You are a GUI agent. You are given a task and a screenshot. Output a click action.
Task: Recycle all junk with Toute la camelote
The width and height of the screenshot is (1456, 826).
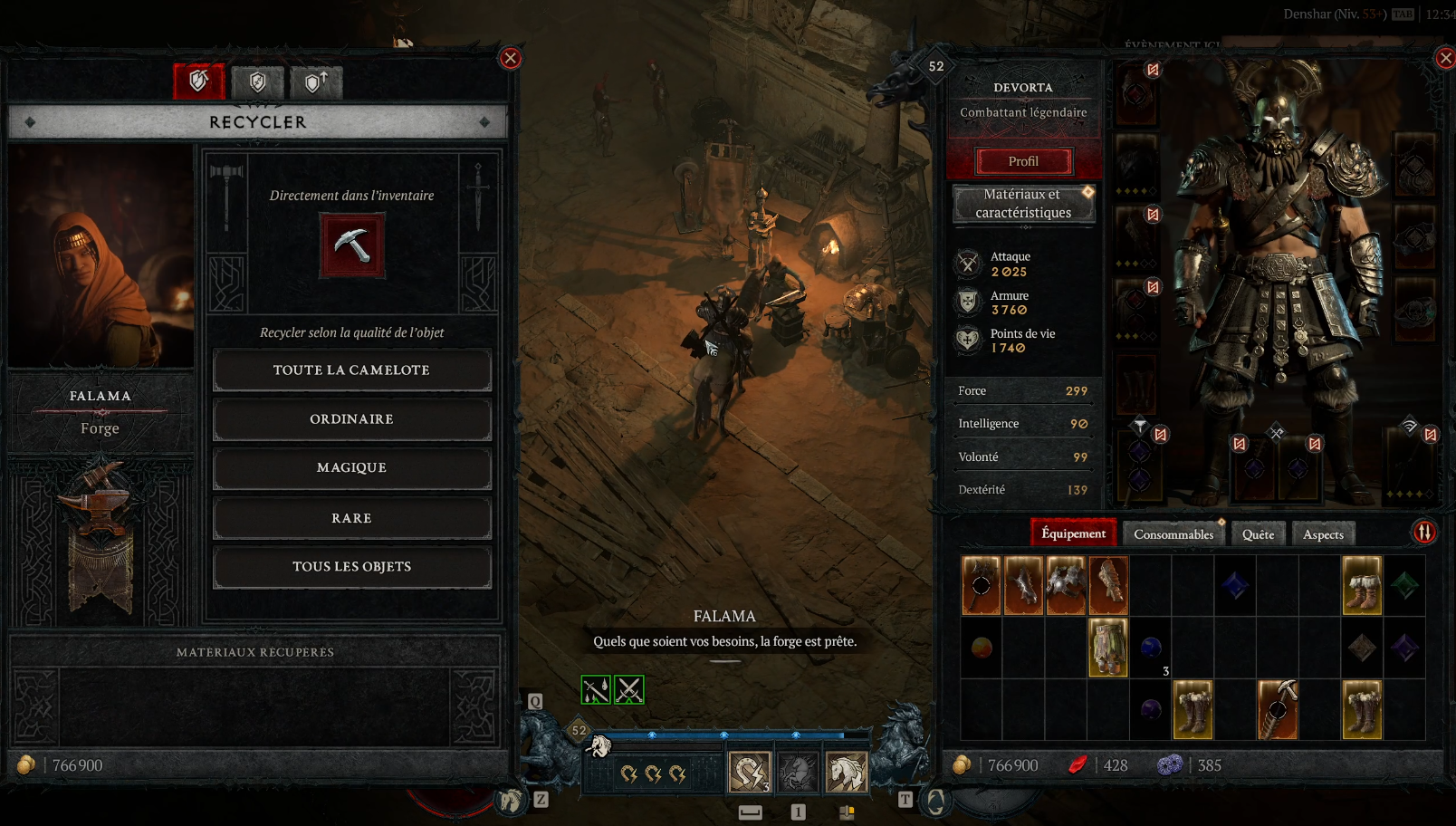pos(351,370)
